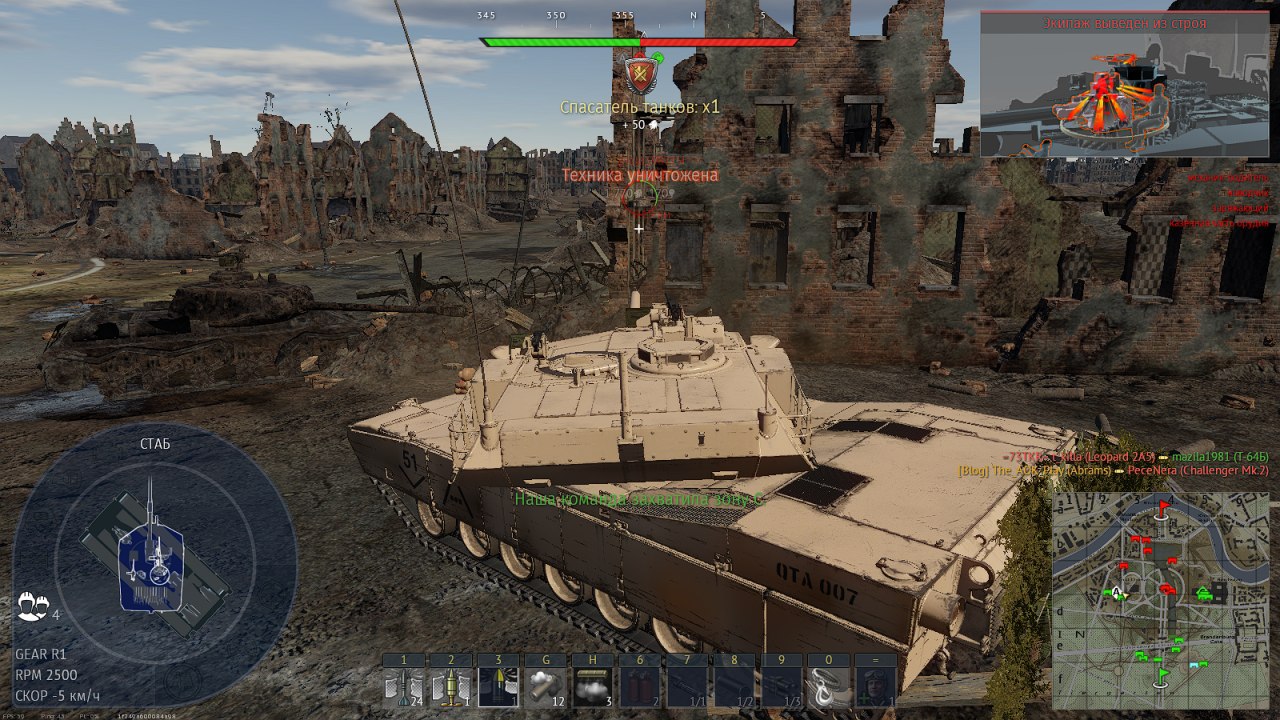Select the tow cable hook slot
The height and width of the screenshot is (720, 1280).
pyautogui.click(x=830, y=688)
